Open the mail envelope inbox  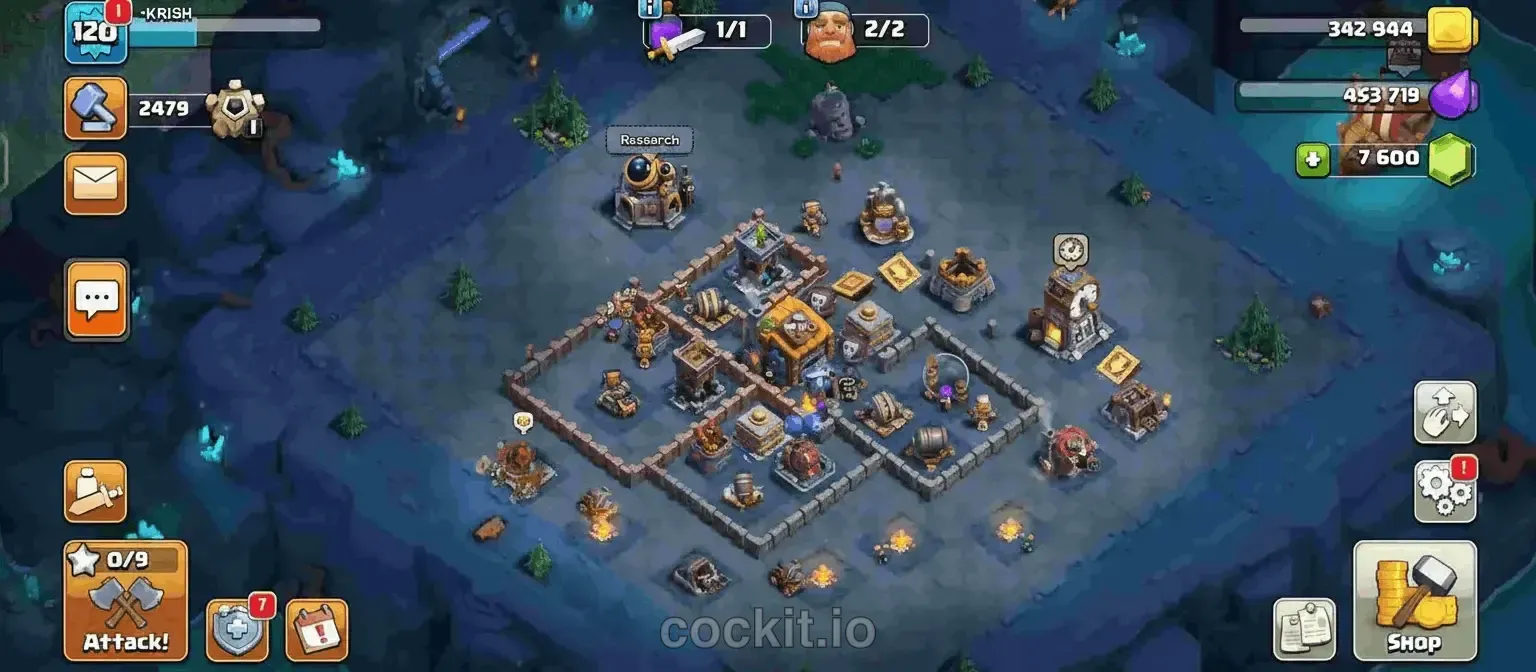point(96,183)
